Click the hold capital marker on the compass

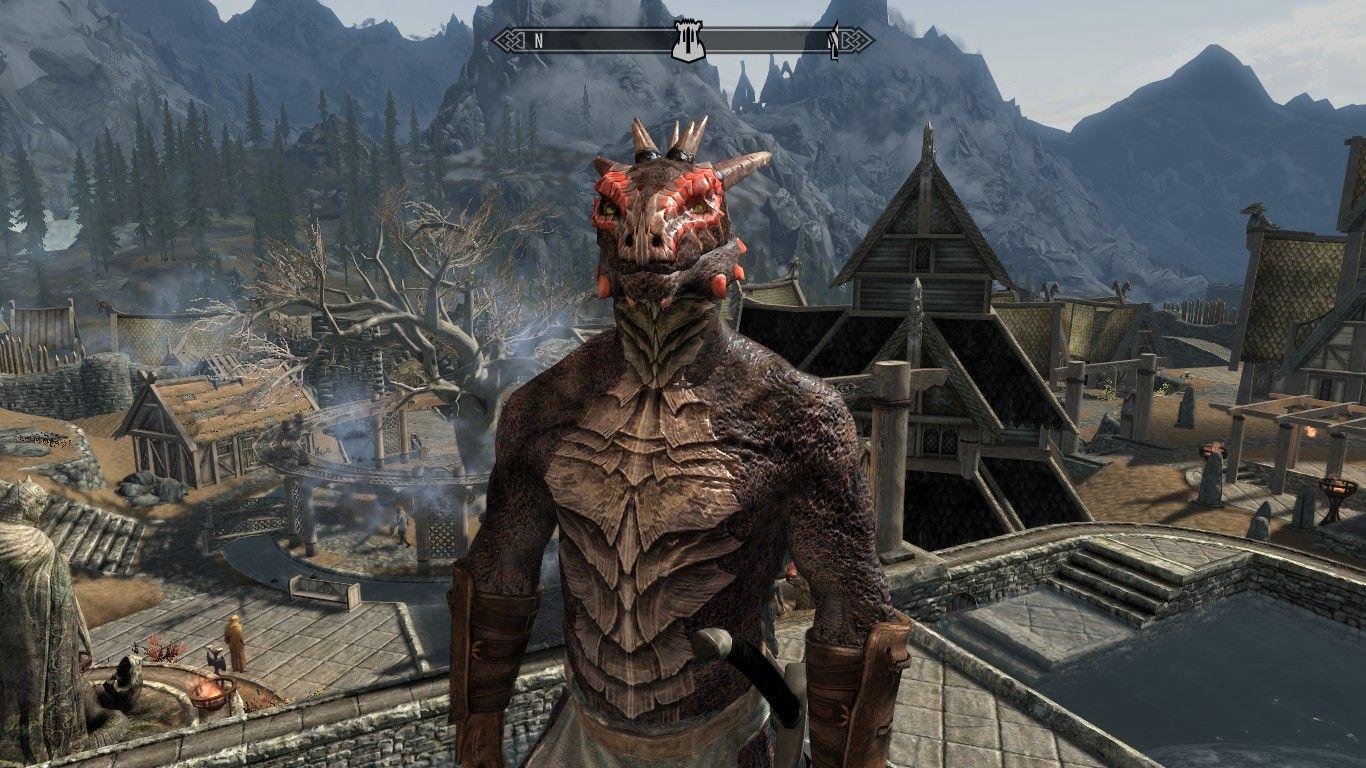coord(688,38)
